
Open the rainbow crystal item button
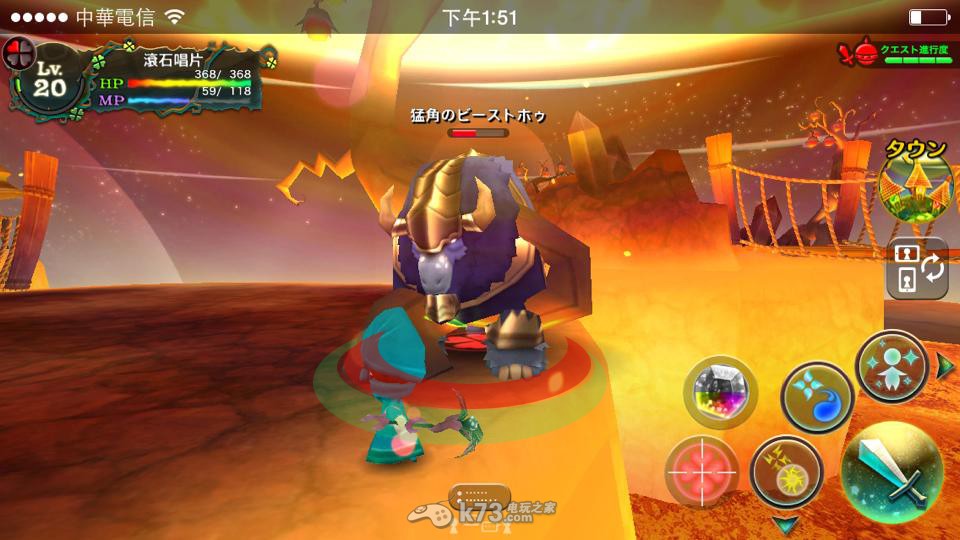pos(721,391)
